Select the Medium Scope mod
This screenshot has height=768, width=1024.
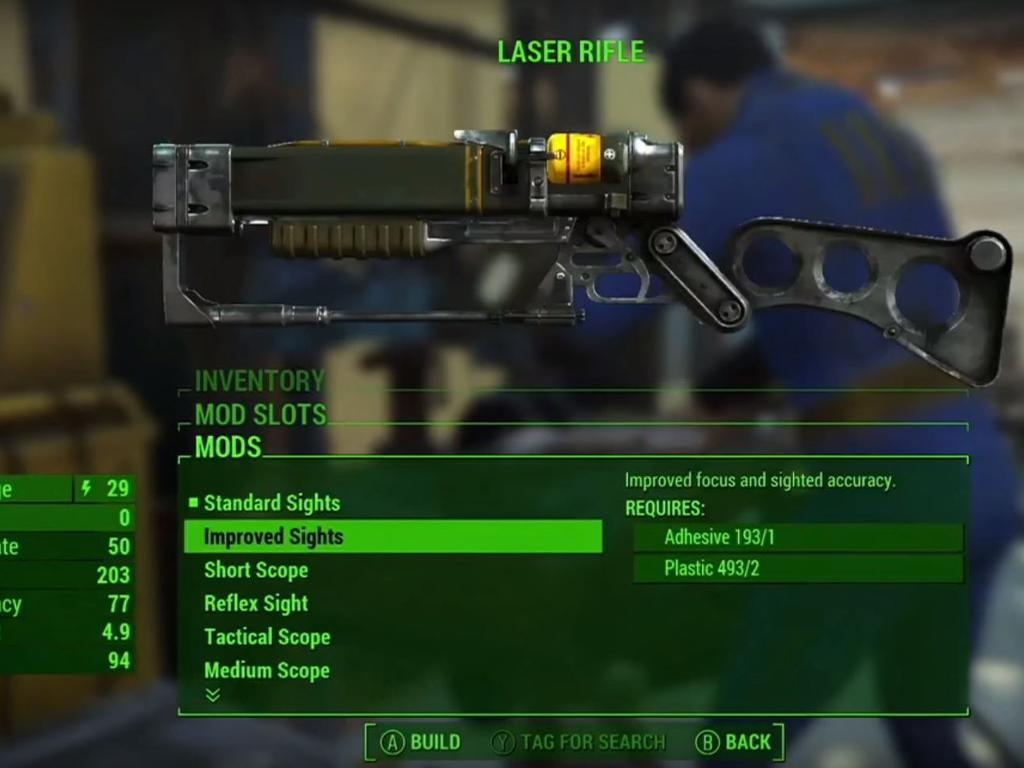tap(267, 670)
